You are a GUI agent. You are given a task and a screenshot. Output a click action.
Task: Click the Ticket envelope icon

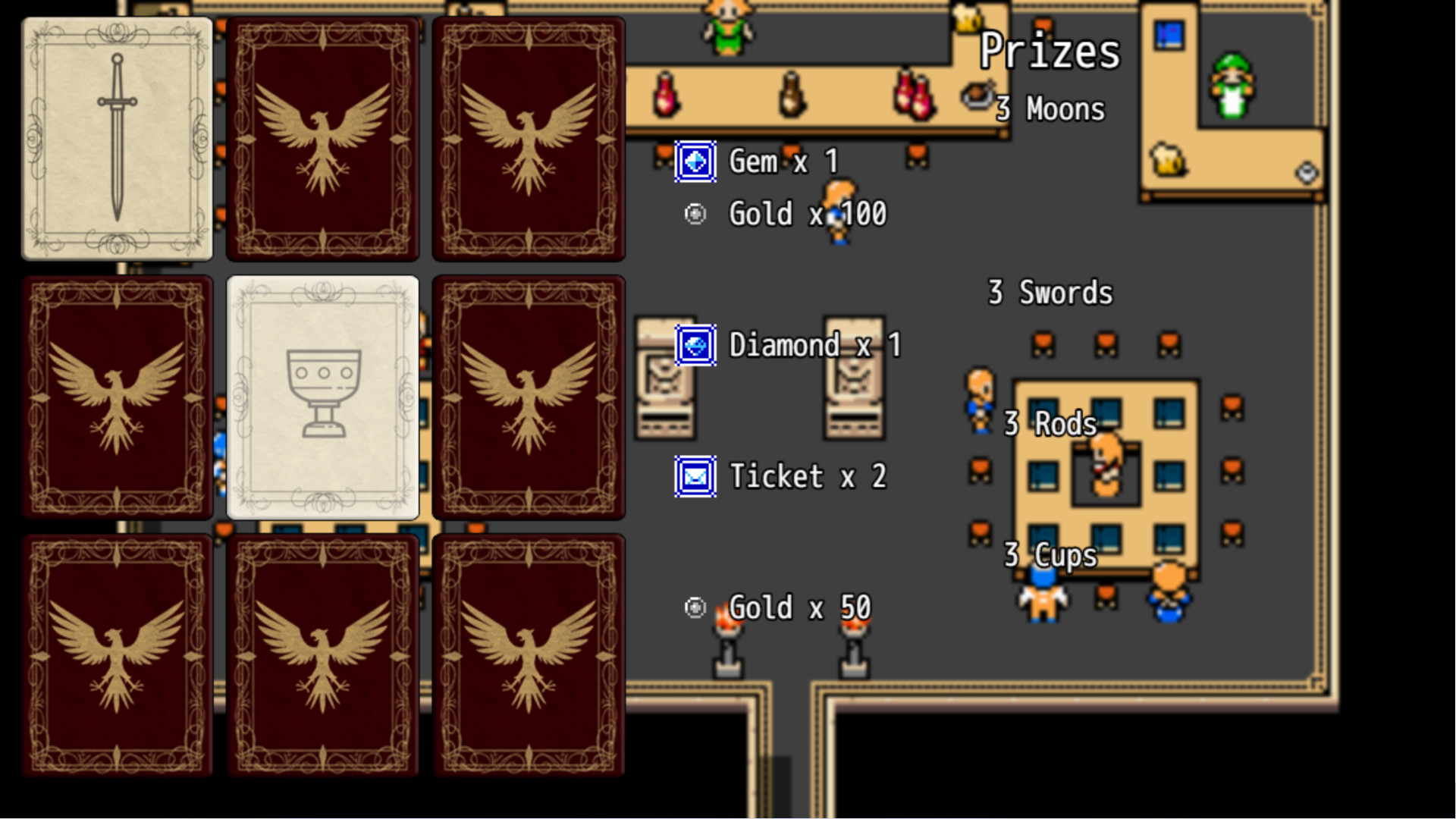point(695,476)
